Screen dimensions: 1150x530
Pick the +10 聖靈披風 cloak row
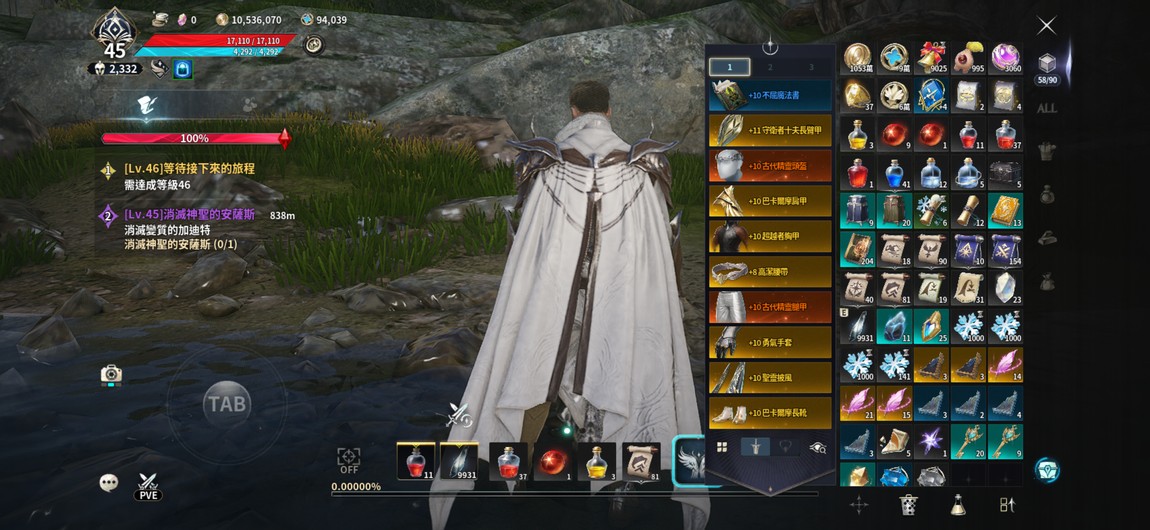pyautogui.click(x=770, y=377)
